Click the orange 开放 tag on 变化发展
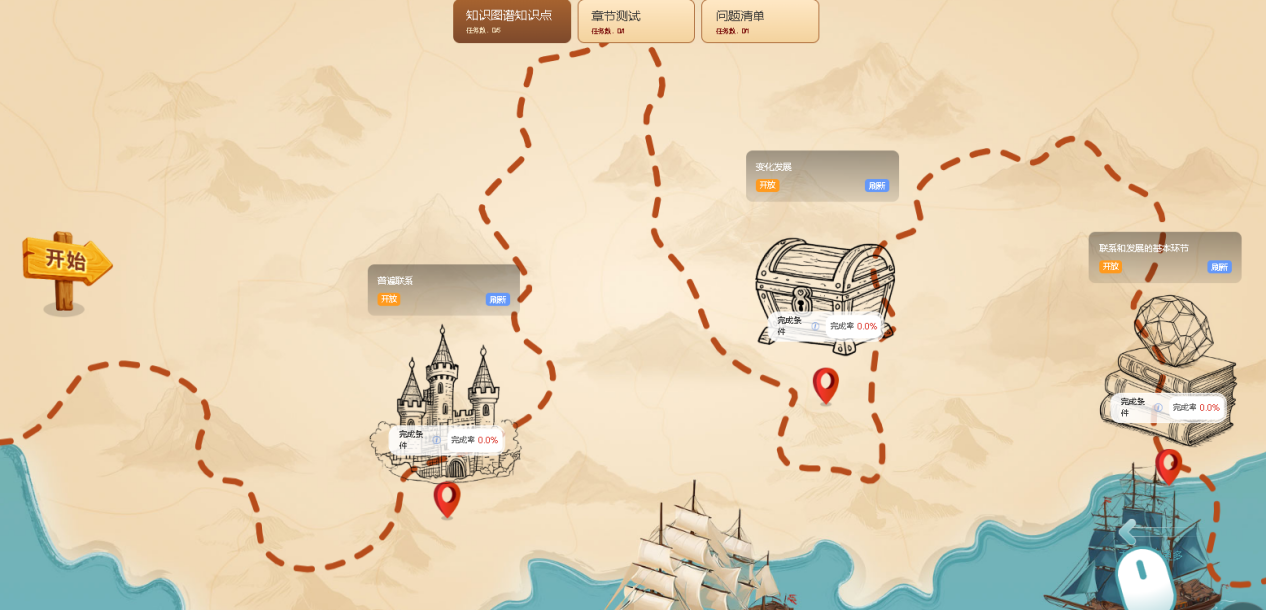The image size is (1266, 610). [767, 185]
